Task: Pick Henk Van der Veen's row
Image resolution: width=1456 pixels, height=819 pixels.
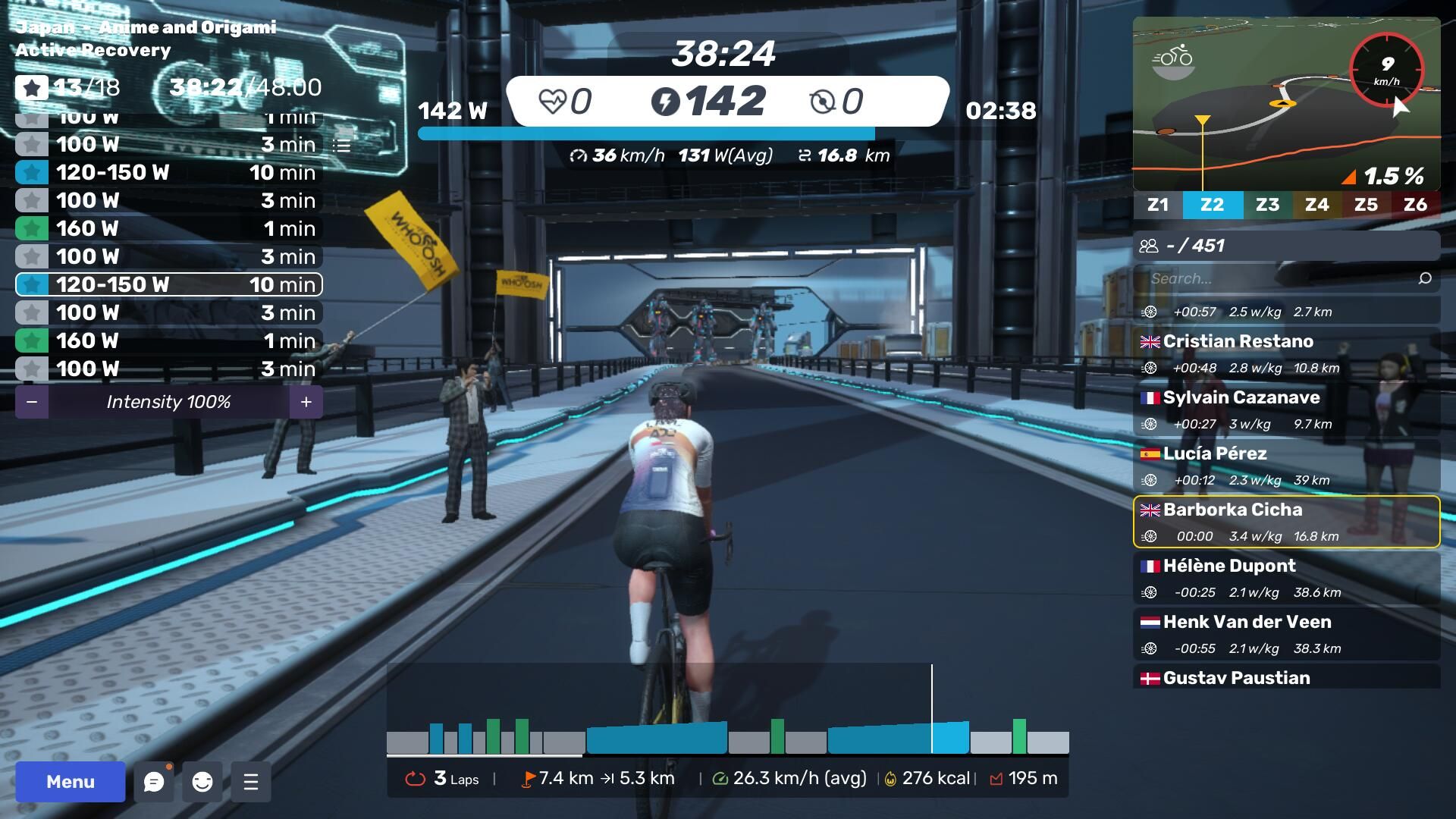Action: [x=1286, y=634]
